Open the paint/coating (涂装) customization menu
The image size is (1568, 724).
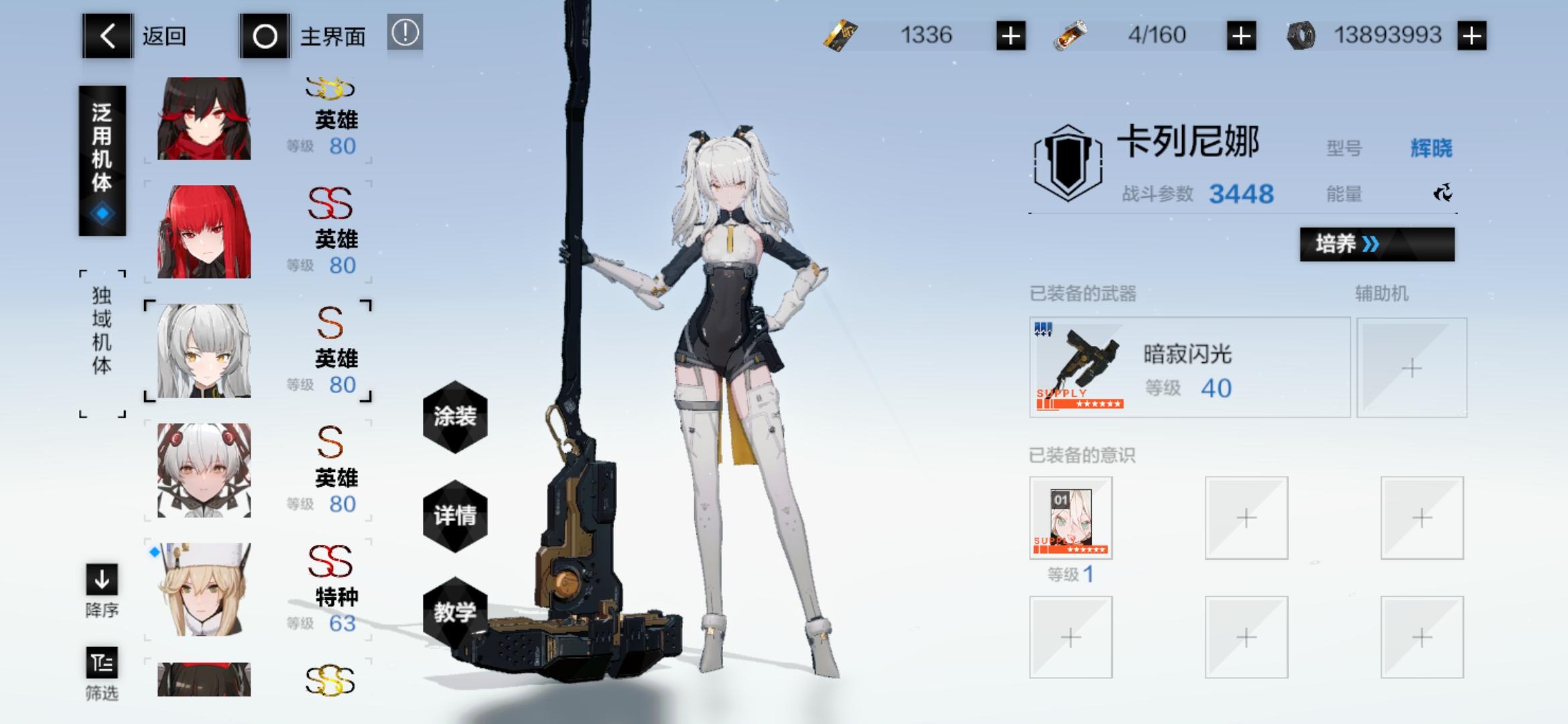coord(456,418)
